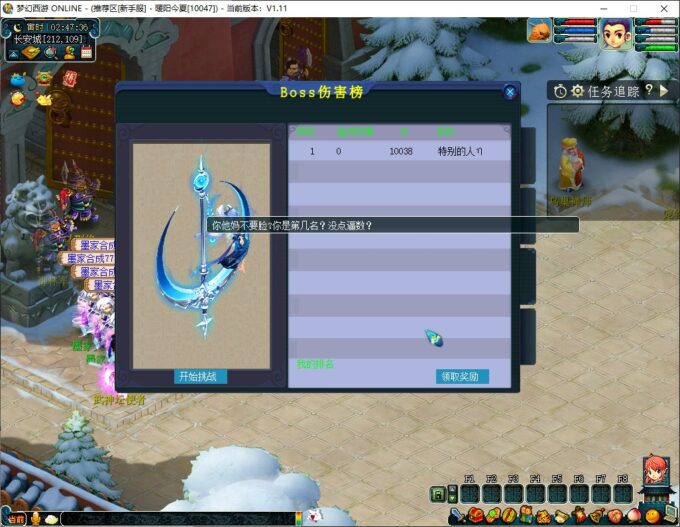The width and height of the screenshot is (680, 527).
Task: Click the red envelope icon
Action: tap(69, 77)
